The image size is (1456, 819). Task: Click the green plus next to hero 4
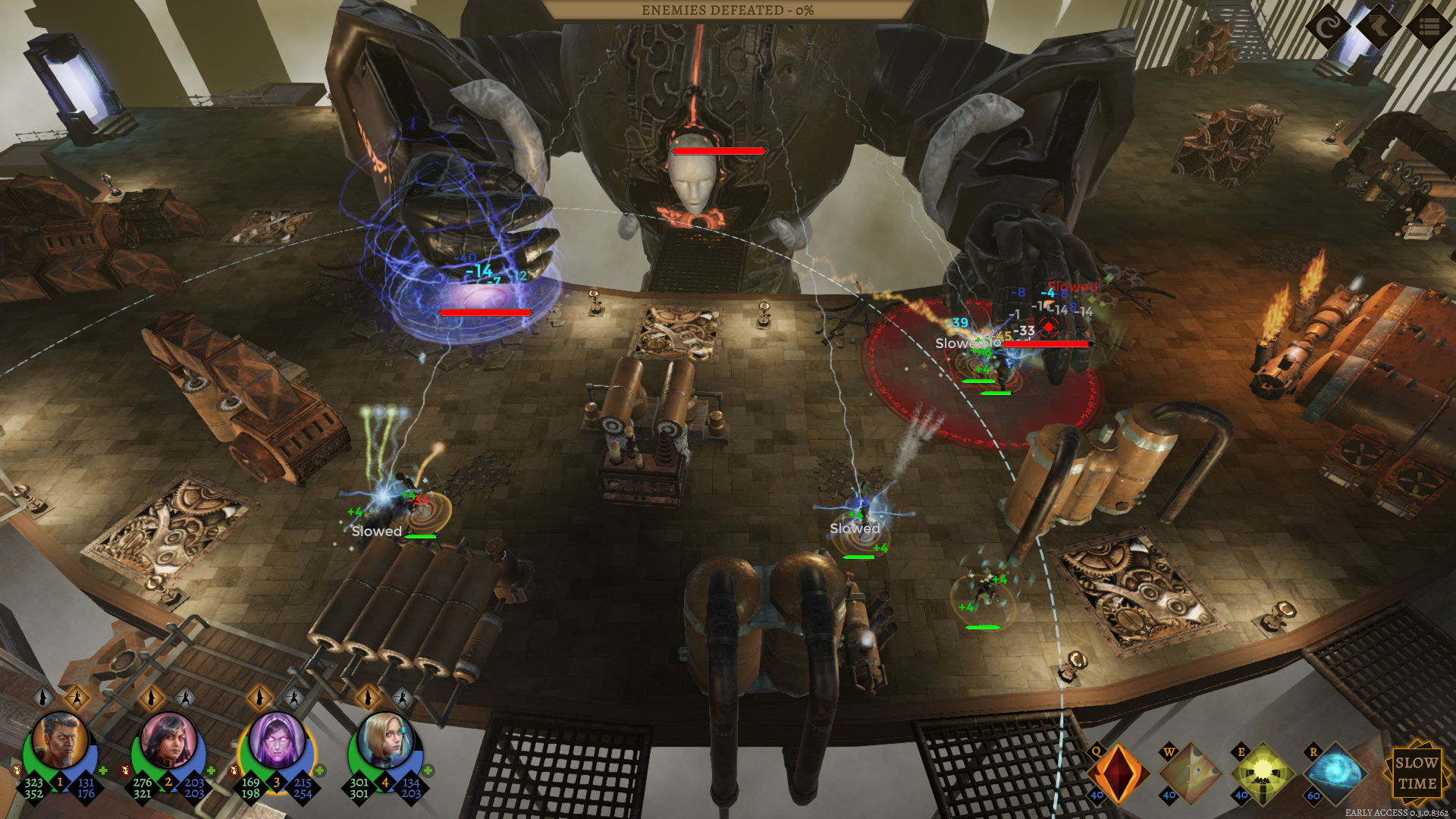427,772
